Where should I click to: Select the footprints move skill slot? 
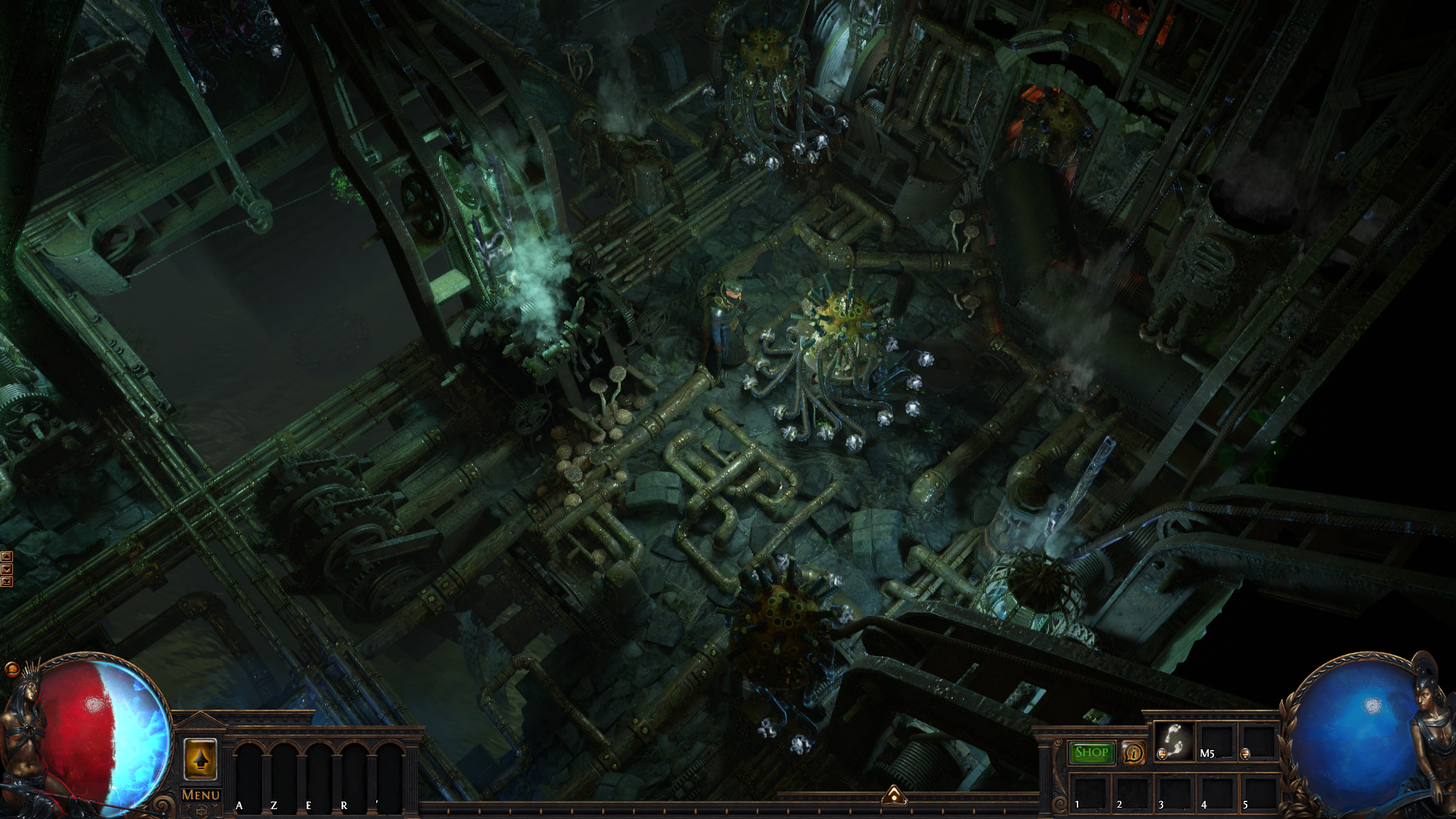1174,741
